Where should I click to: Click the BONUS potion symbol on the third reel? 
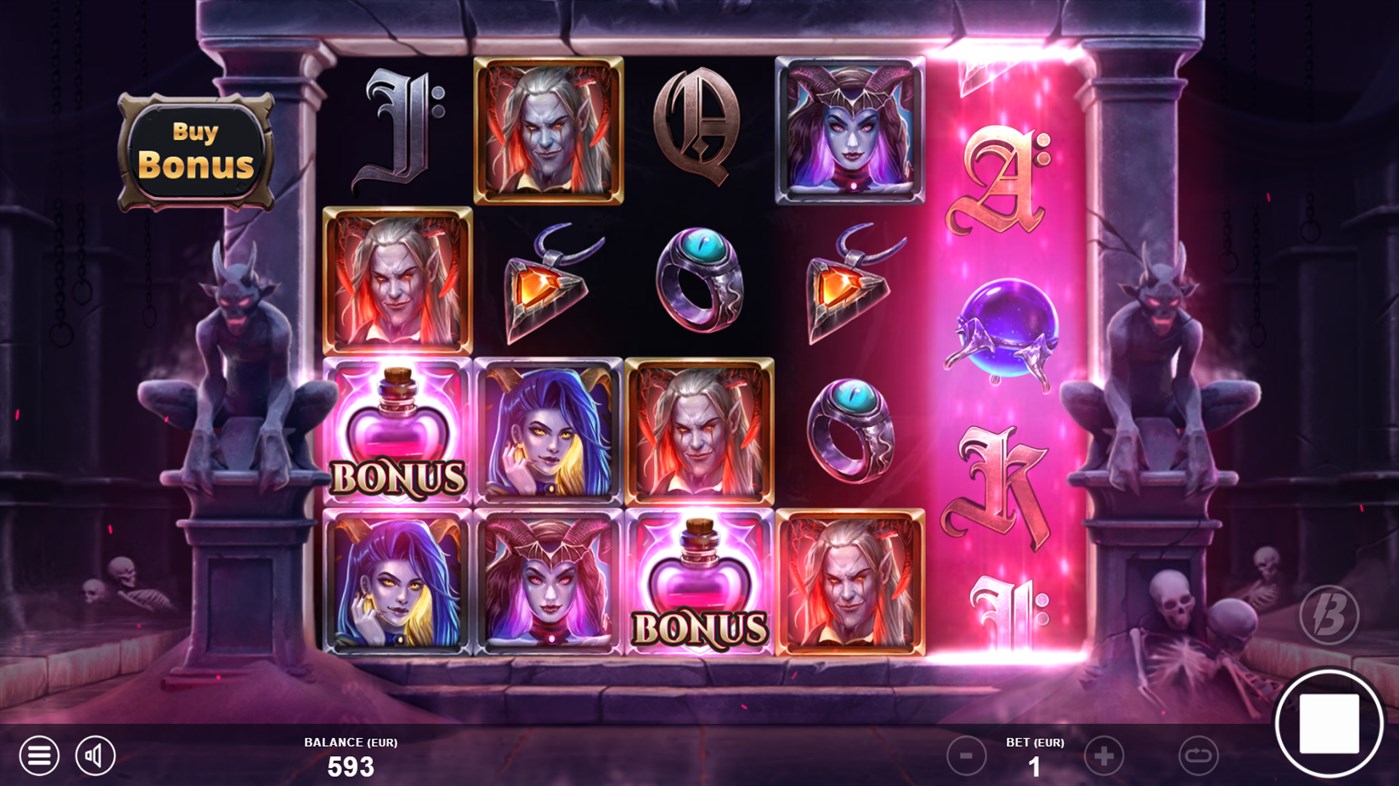point(699,585)
